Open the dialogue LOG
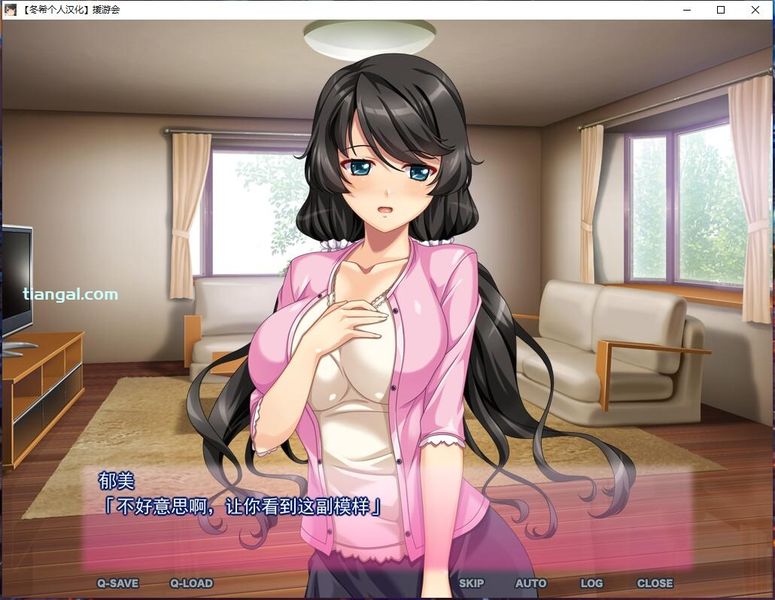 coord(592,583)
